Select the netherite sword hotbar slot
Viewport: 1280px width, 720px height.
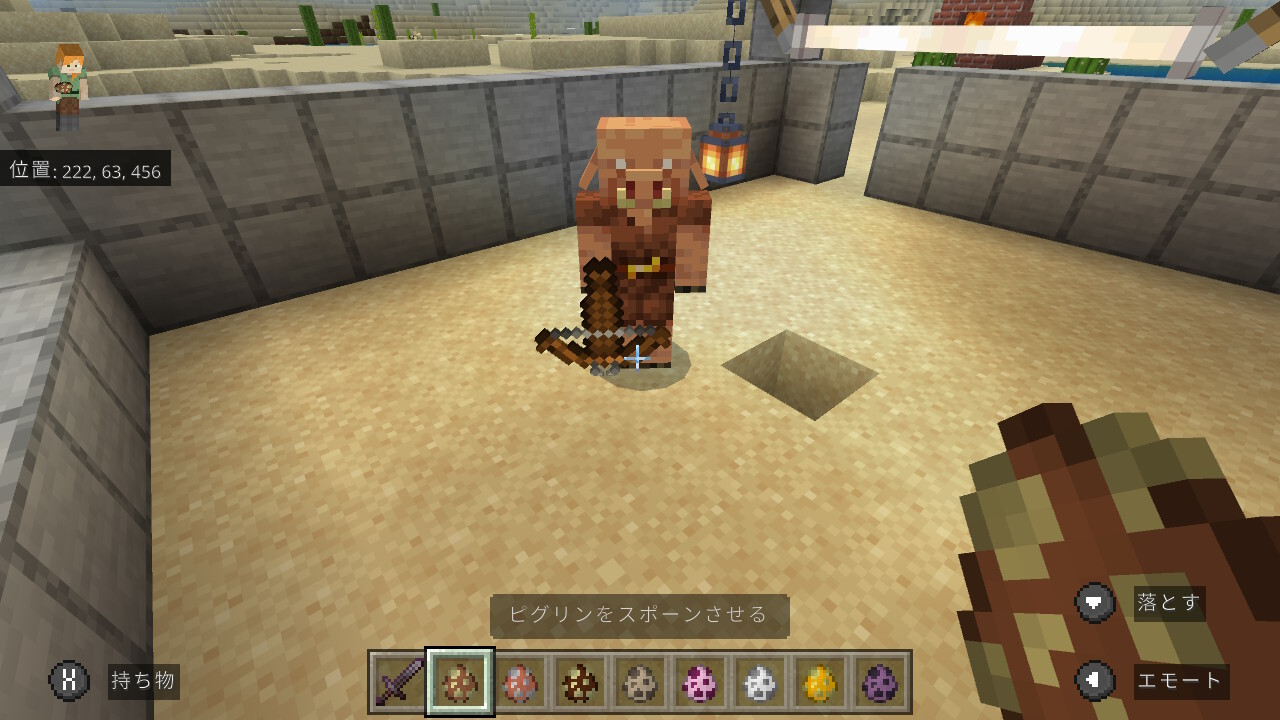click(x=399, y=682)
